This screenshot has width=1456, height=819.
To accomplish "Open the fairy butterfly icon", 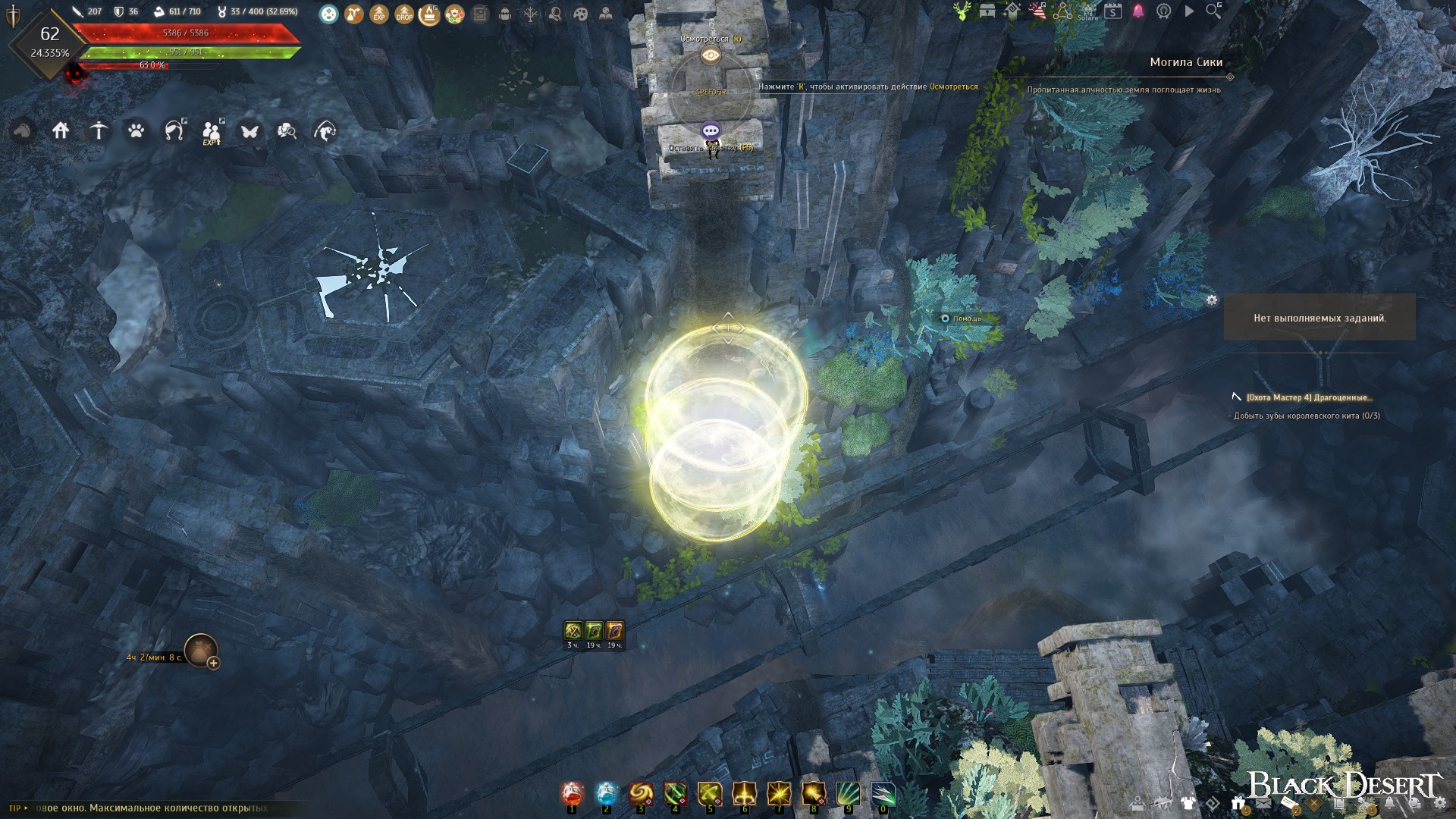I will [x=249, y=131].
